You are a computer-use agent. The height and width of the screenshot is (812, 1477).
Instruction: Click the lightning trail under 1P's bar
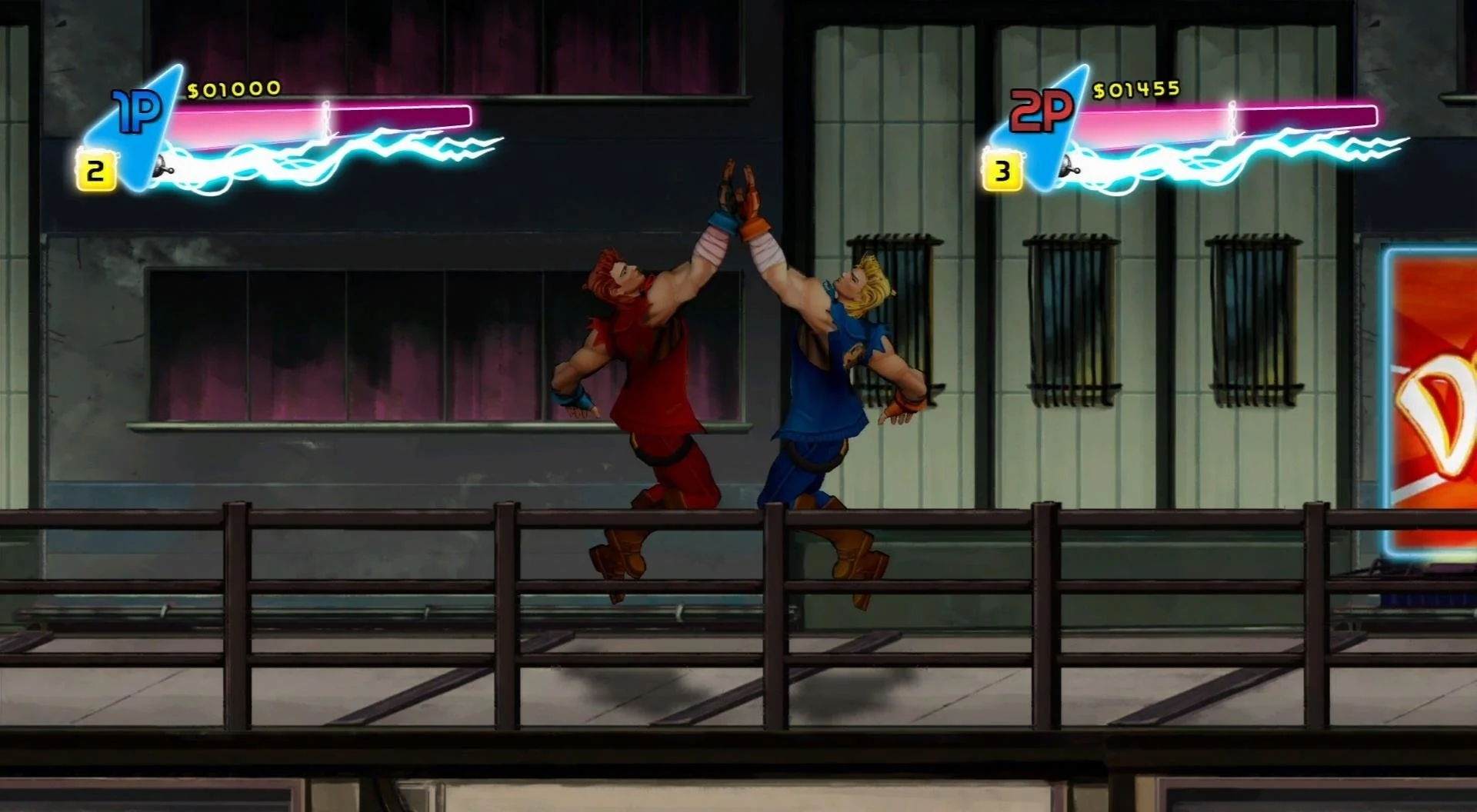coord(308,154)
